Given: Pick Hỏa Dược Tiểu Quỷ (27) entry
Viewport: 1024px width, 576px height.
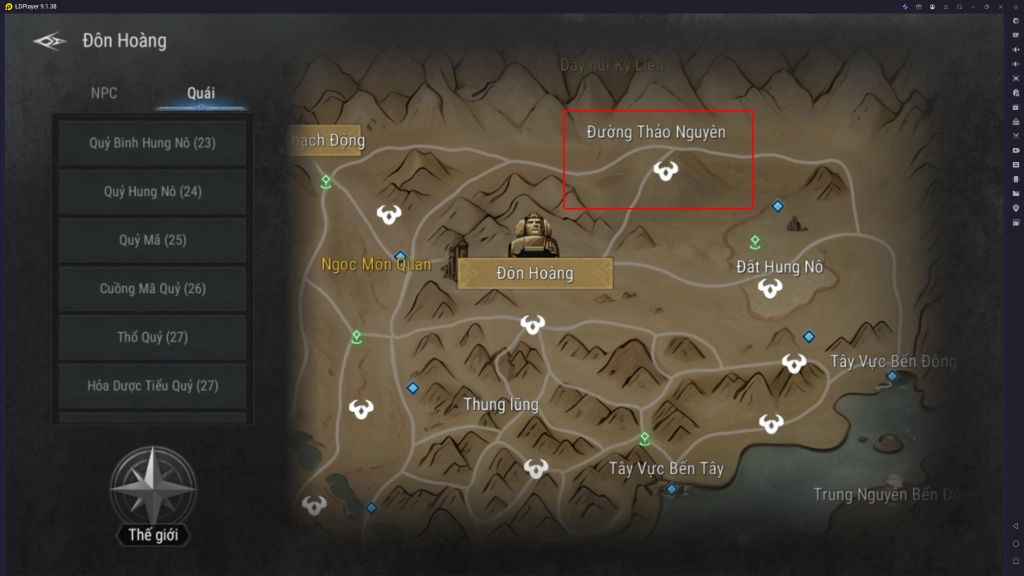Looking at the screenshot, I should click(x=152, y=385).
